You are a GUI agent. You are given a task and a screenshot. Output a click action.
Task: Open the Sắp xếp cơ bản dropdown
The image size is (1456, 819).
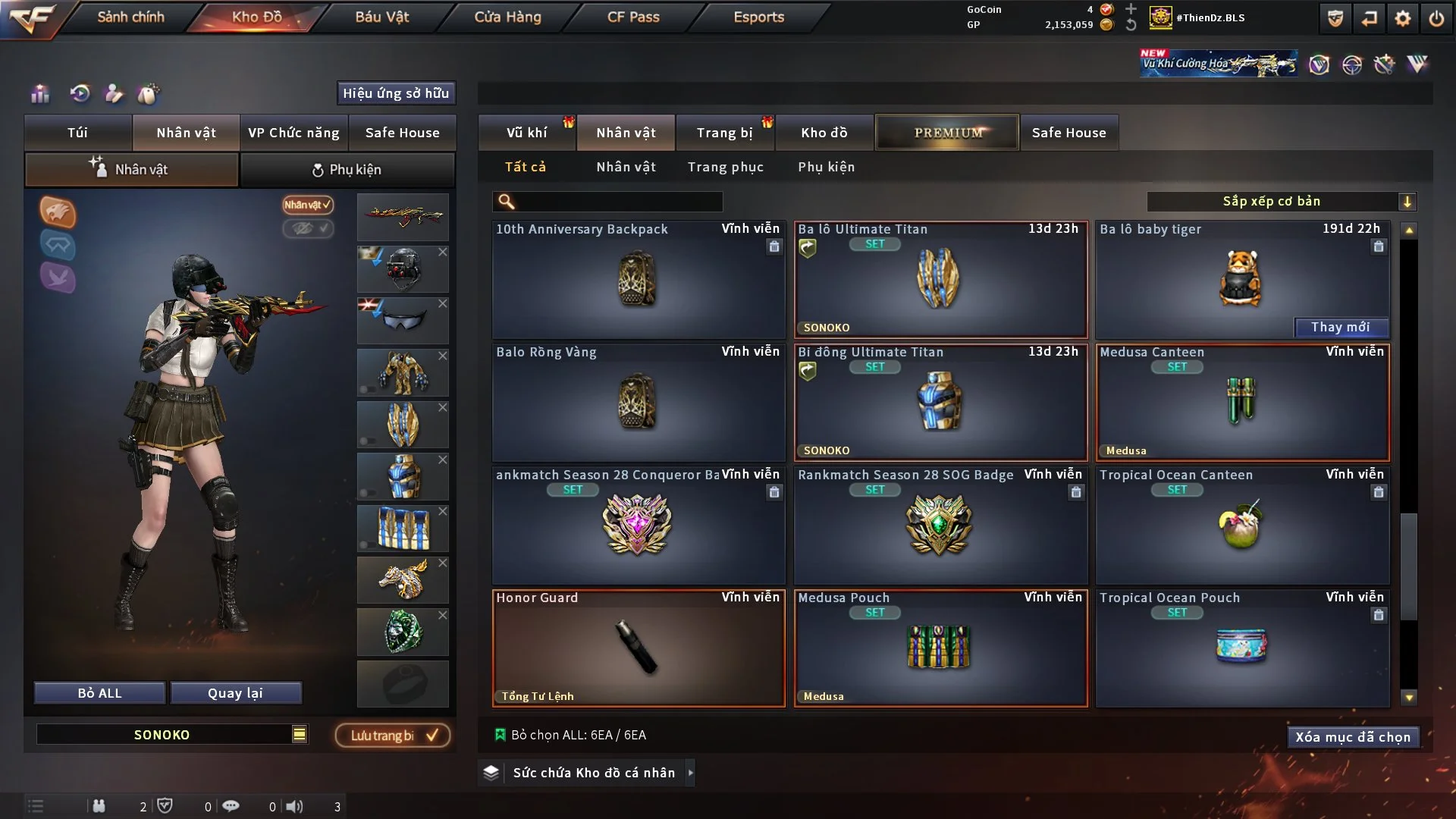(x=1280, y=201)
